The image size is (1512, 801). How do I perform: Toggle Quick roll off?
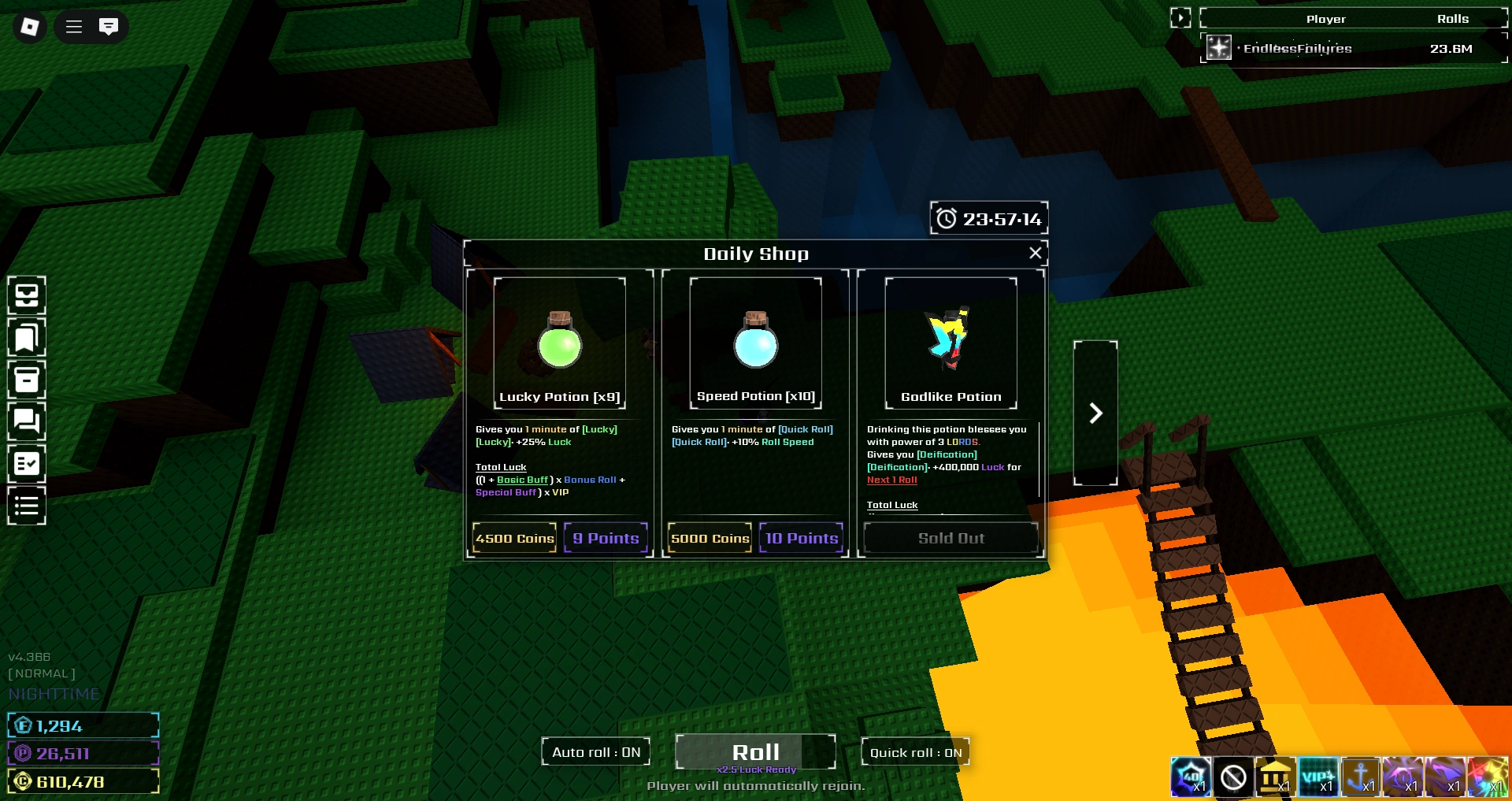click(915, 752)
